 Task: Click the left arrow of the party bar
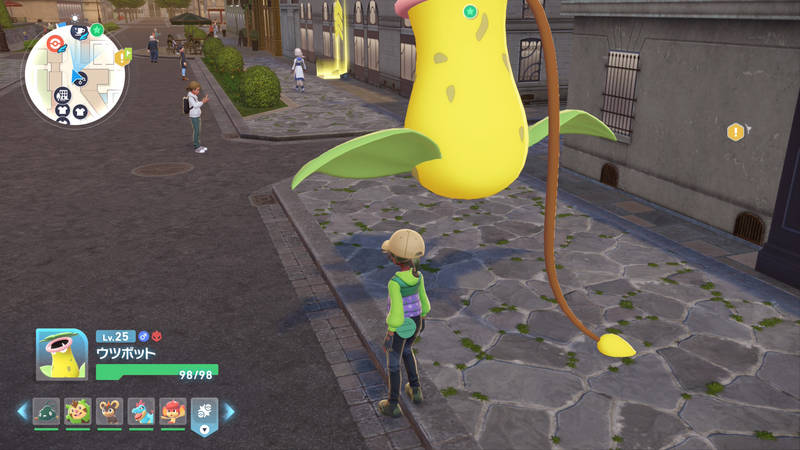point(22,411)
